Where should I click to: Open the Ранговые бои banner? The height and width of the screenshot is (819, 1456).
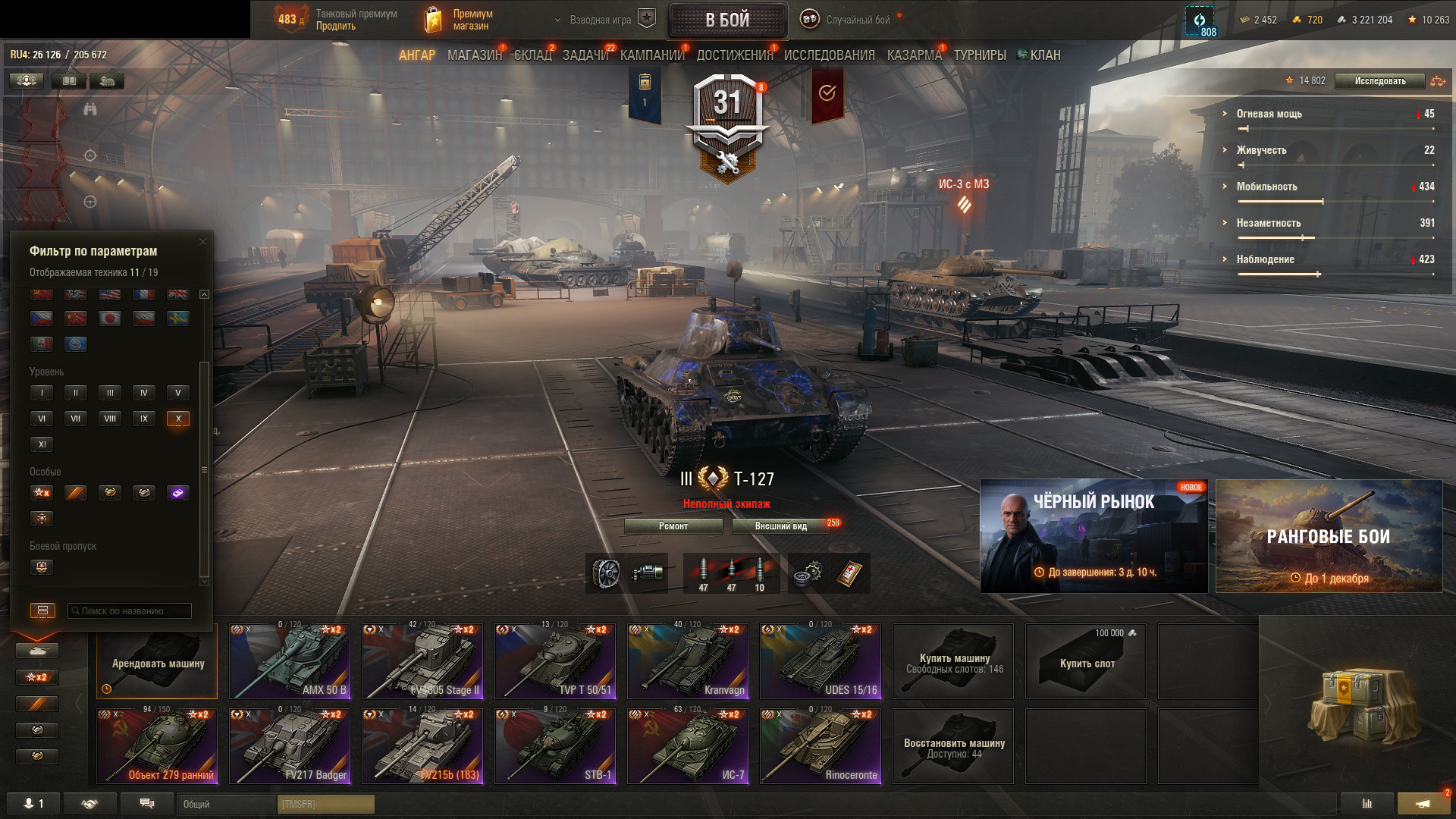coord(1329,536)
